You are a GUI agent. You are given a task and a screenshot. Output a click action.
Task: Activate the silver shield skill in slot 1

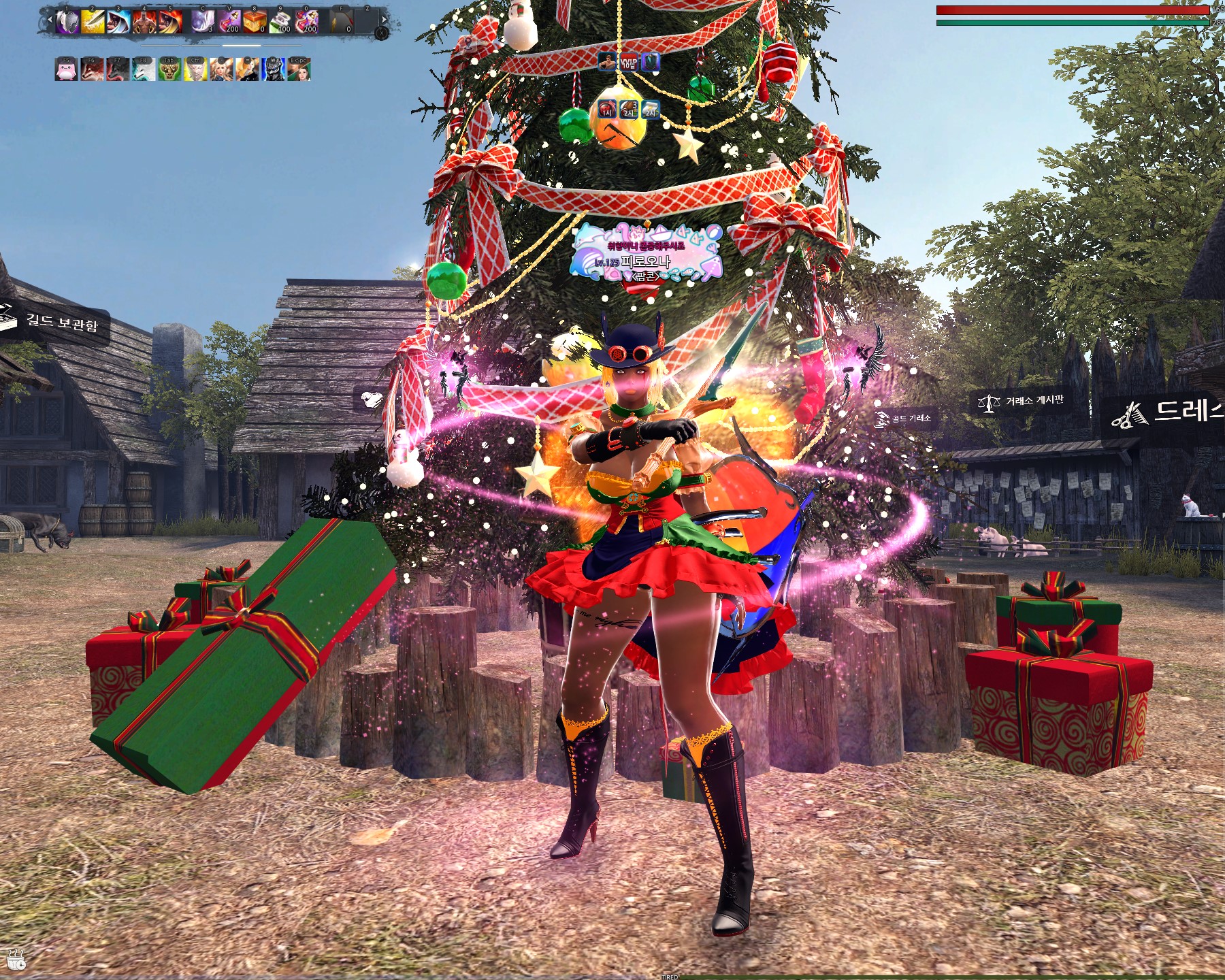pyautogui.click(x=67, y=22)
